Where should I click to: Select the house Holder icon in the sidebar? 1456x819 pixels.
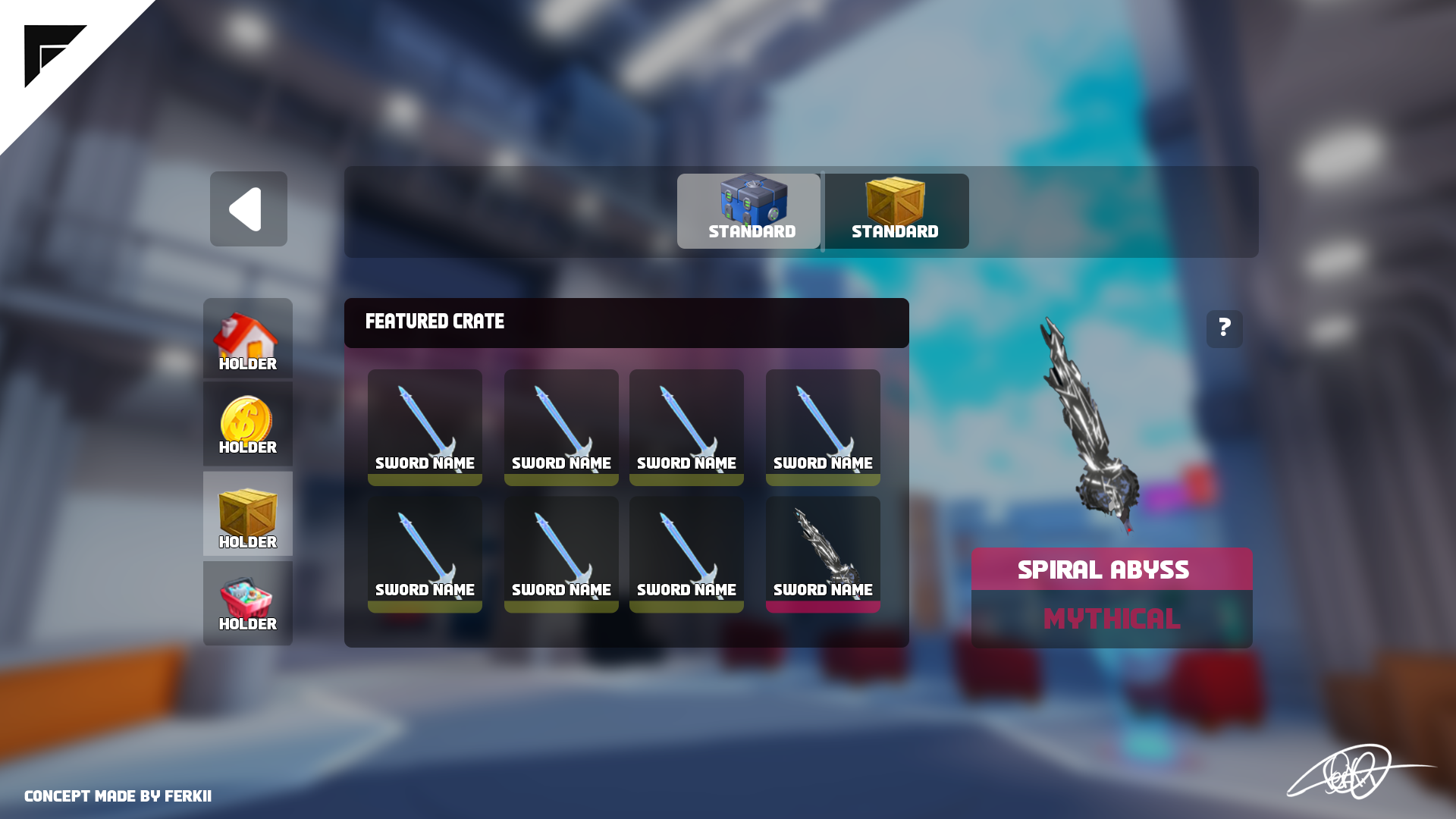tap(247, 338)
